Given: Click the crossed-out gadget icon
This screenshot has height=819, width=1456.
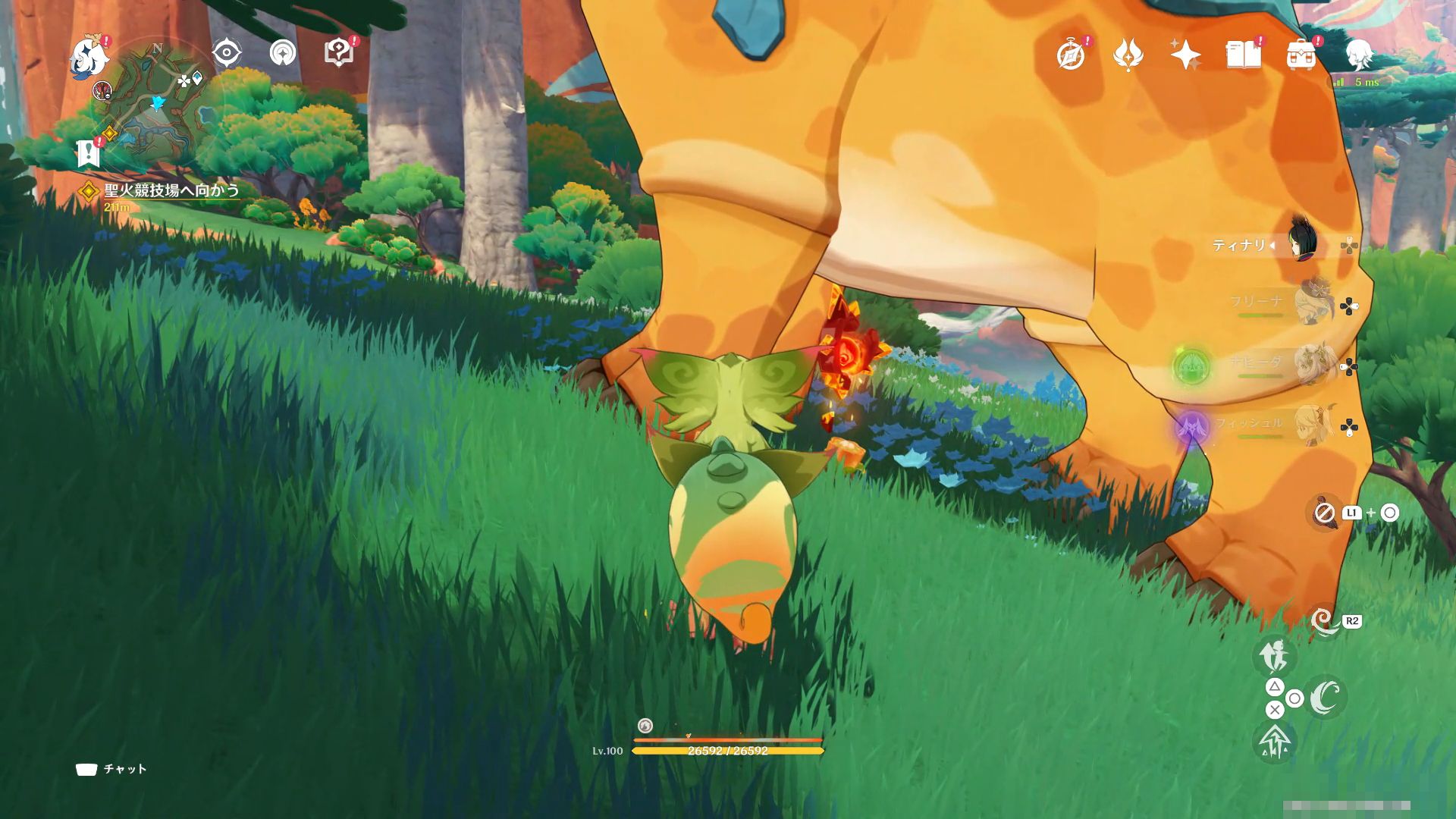Looking at the screenshot, I should click(x=1324, y=513).
